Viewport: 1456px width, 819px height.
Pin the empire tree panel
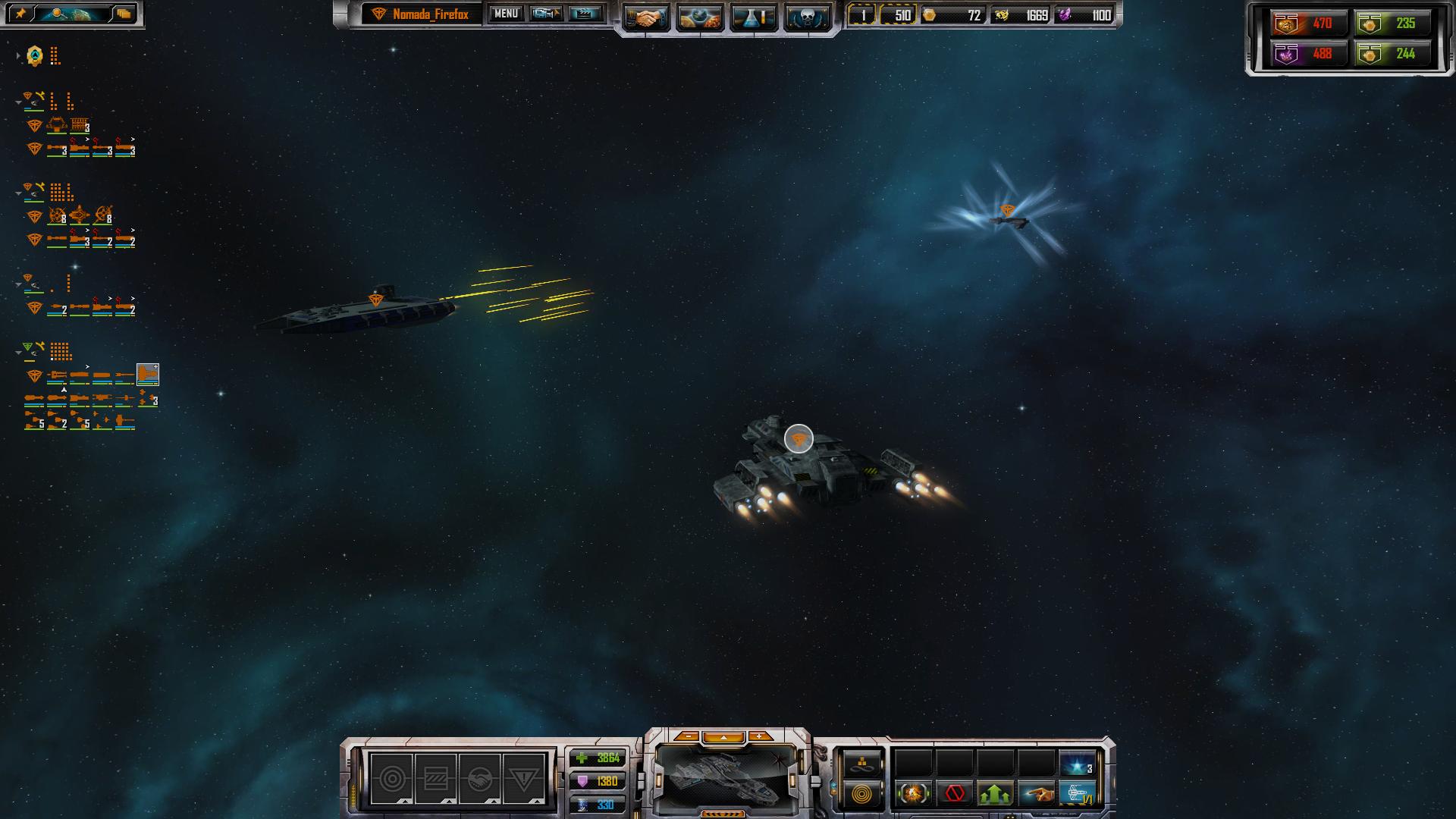(21, 14)
